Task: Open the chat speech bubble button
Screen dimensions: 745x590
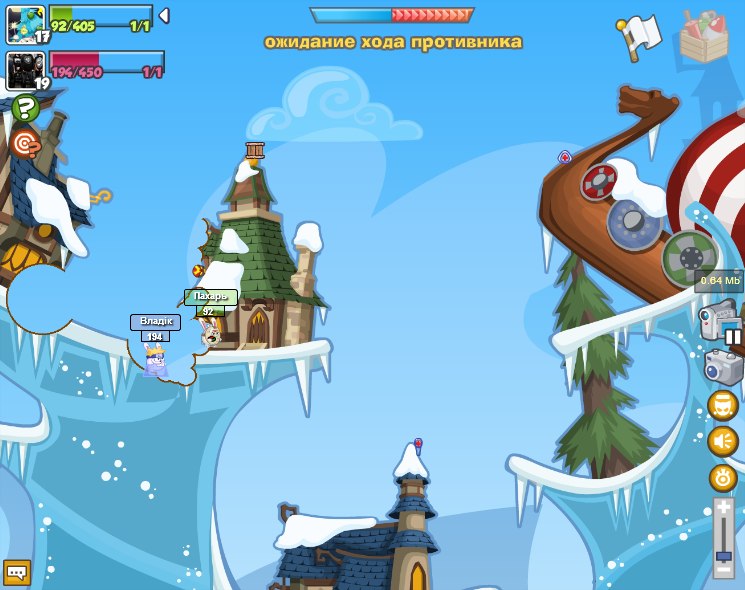Action: coord(17,572)
